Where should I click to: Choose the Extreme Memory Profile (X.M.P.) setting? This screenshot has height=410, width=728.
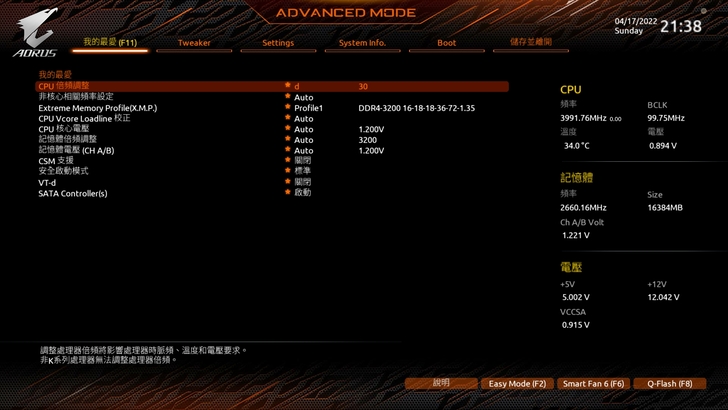tap(98, 108)
